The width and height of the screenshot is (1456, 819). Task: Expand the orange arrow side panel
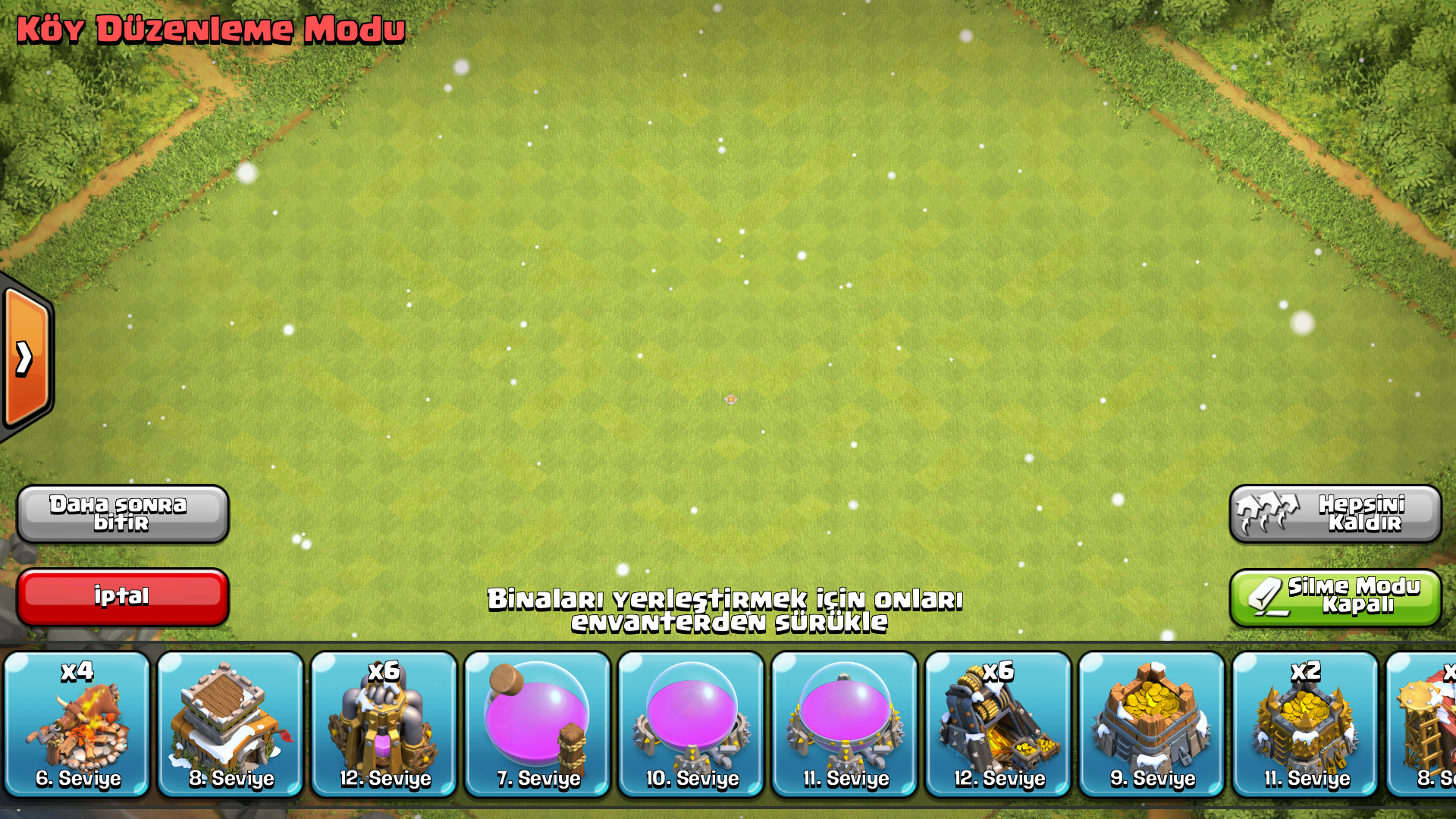(26, 358)
